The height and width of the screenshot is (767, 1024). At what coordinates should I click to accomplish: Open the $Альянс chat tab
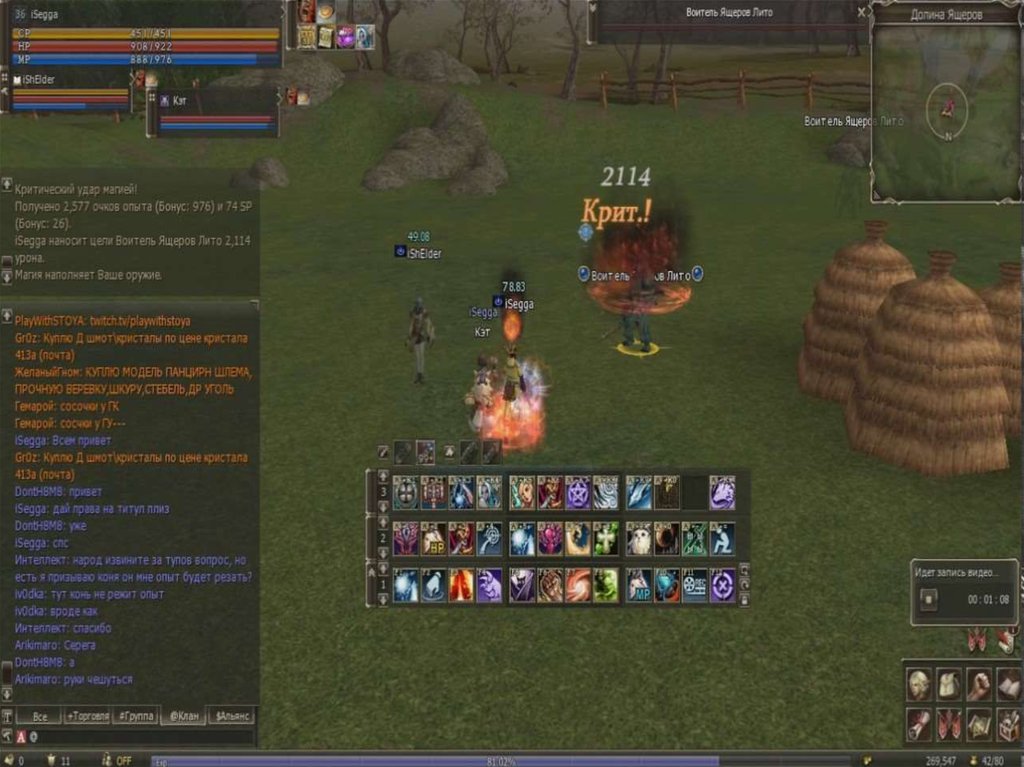click(231, 717)
